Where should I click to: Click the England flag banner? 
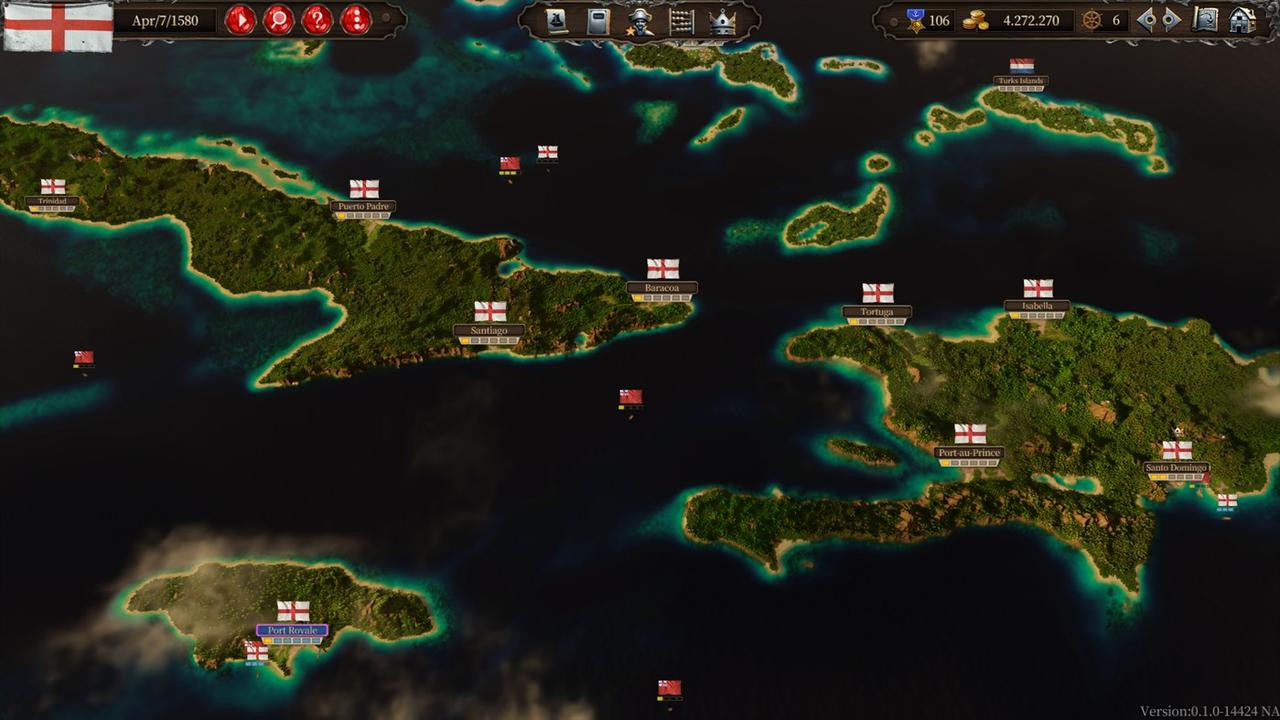(58, 25)
